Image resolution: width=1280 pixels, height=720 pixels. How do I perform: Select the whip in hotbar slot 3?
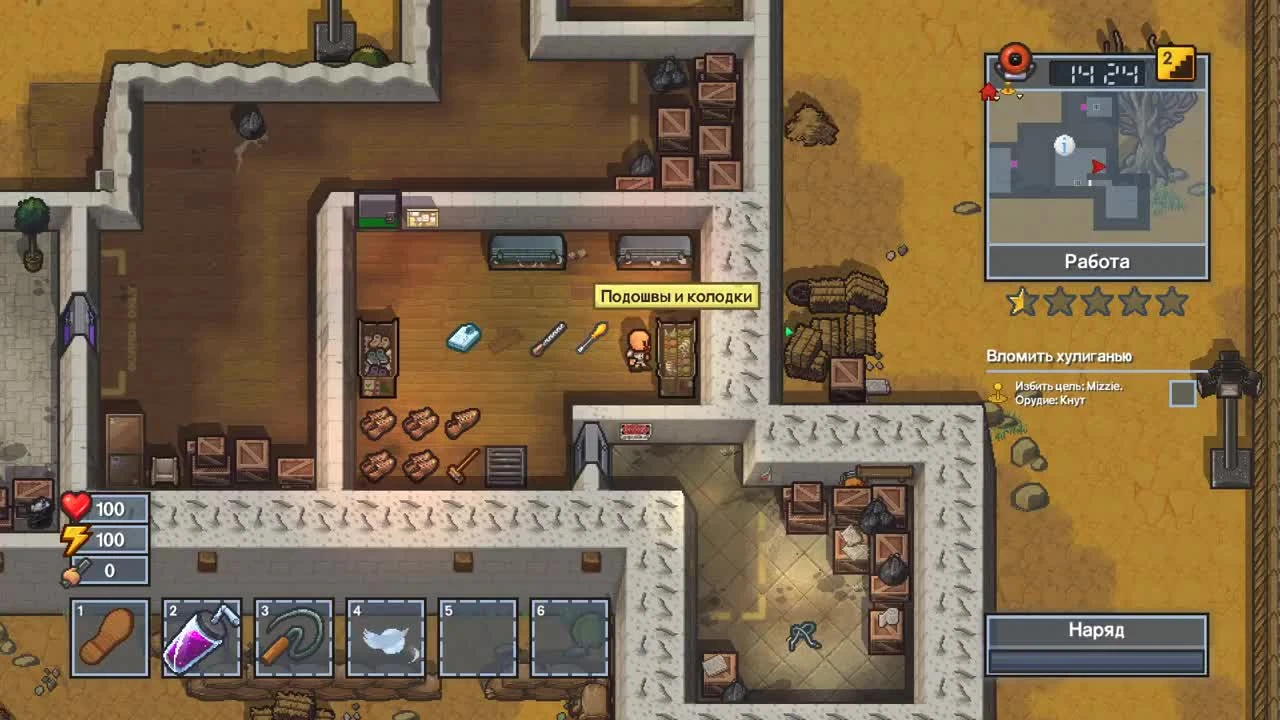coord(294,635)
